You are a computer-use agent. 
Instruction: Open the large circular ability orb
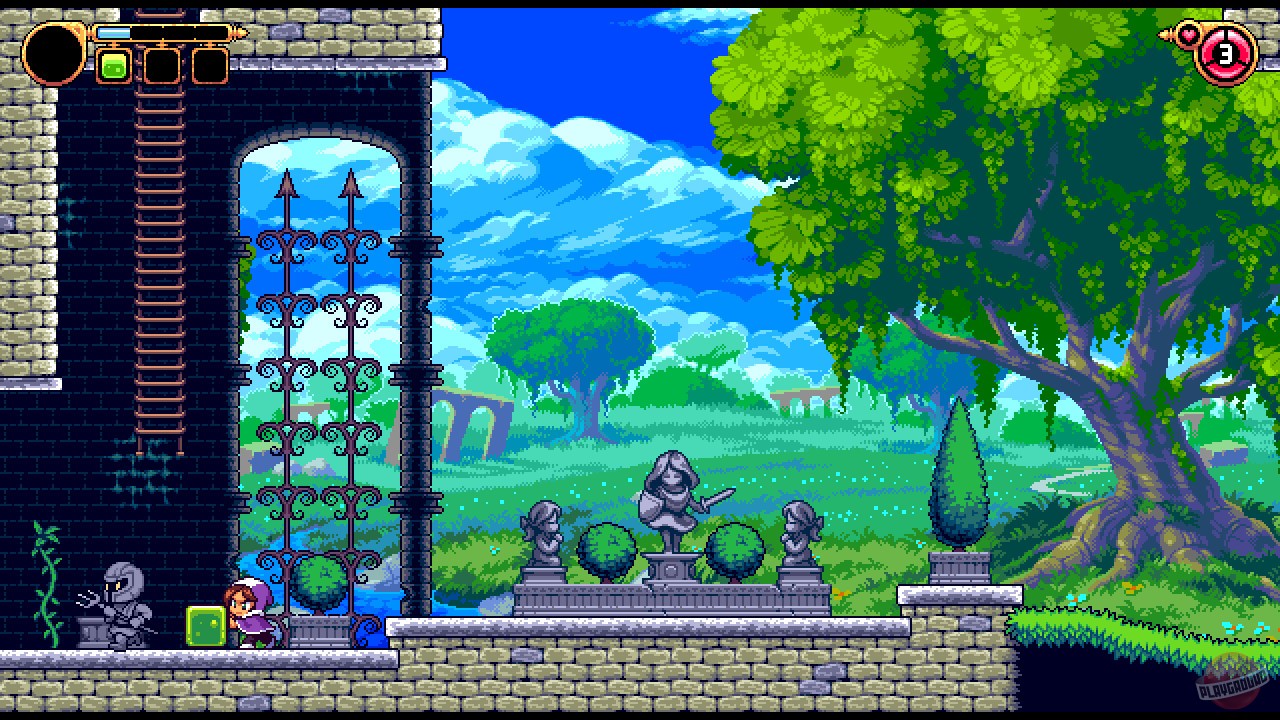pyautogui.click(x=55, y=55)
